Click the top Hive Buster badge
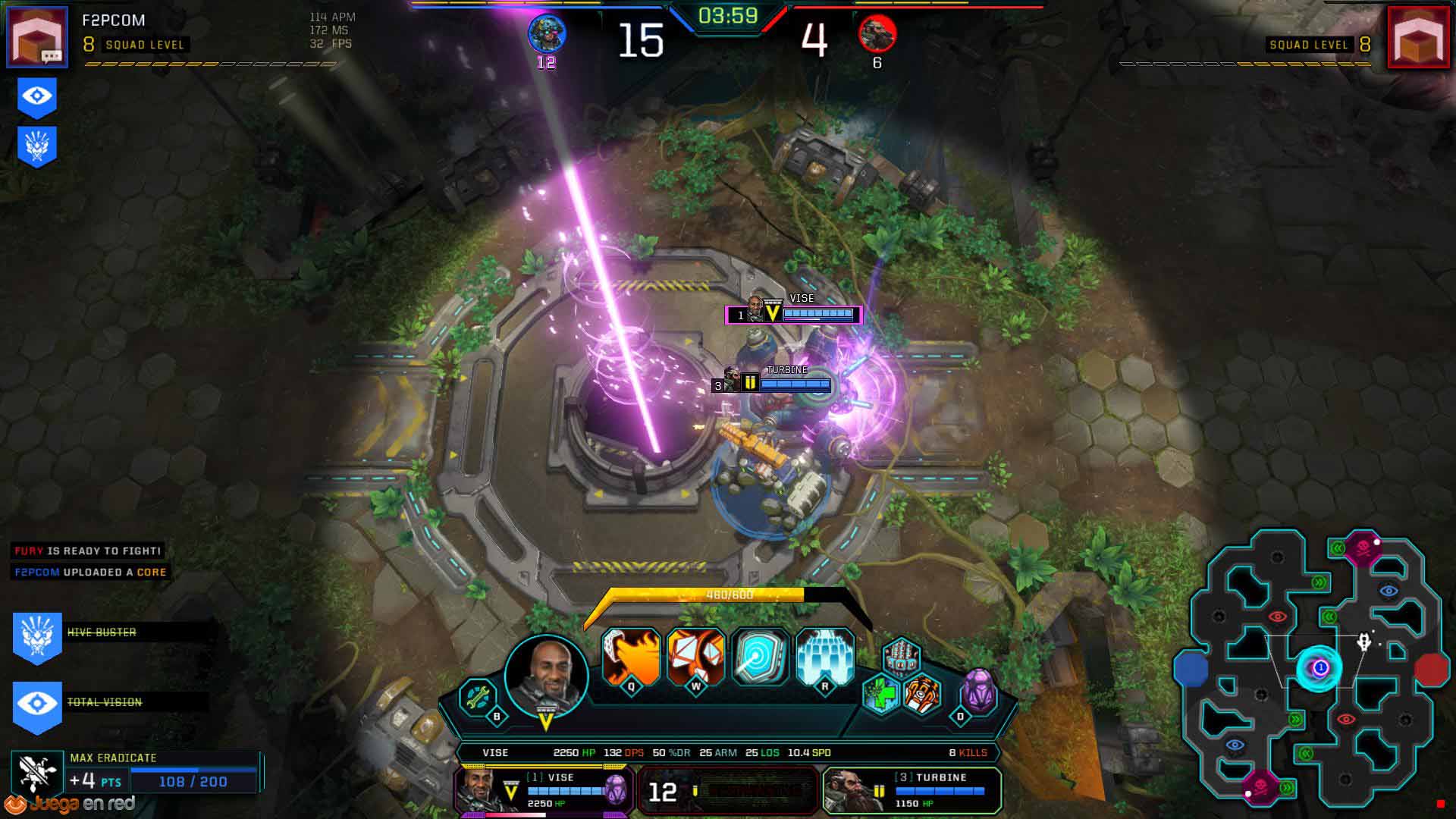Viewport: 1456px width, 819px height. click(x=37, y=146)
